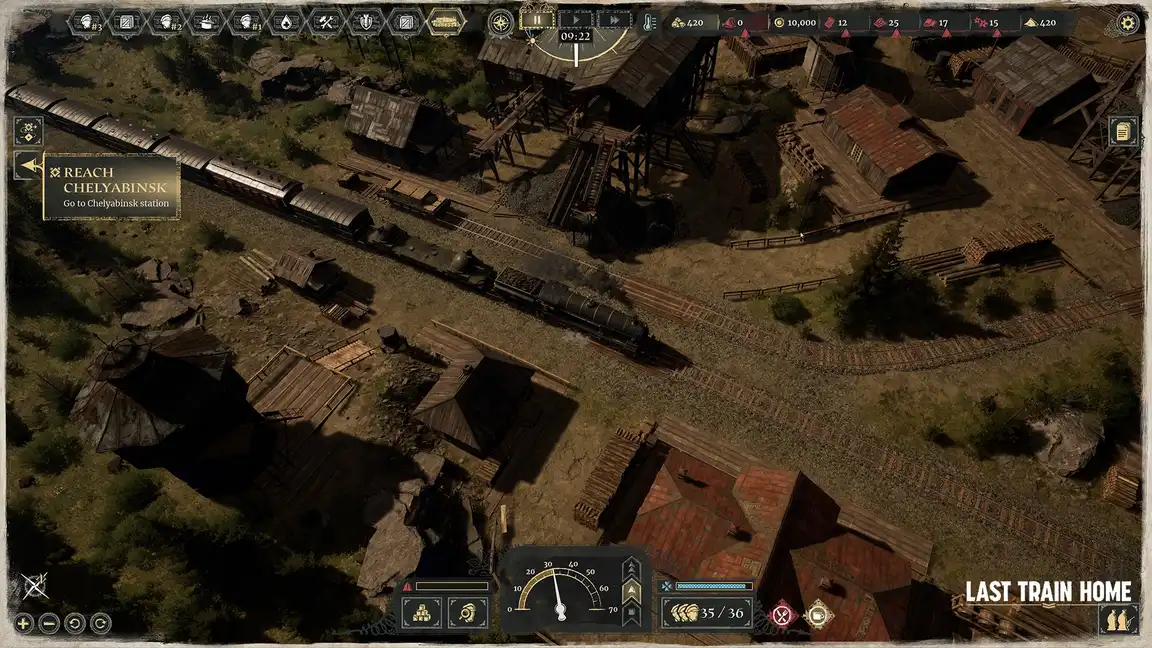The height and width of the screenshot is (648, 1152).
Task: Switch to fast-forward speed
Action: coord(614,19)
